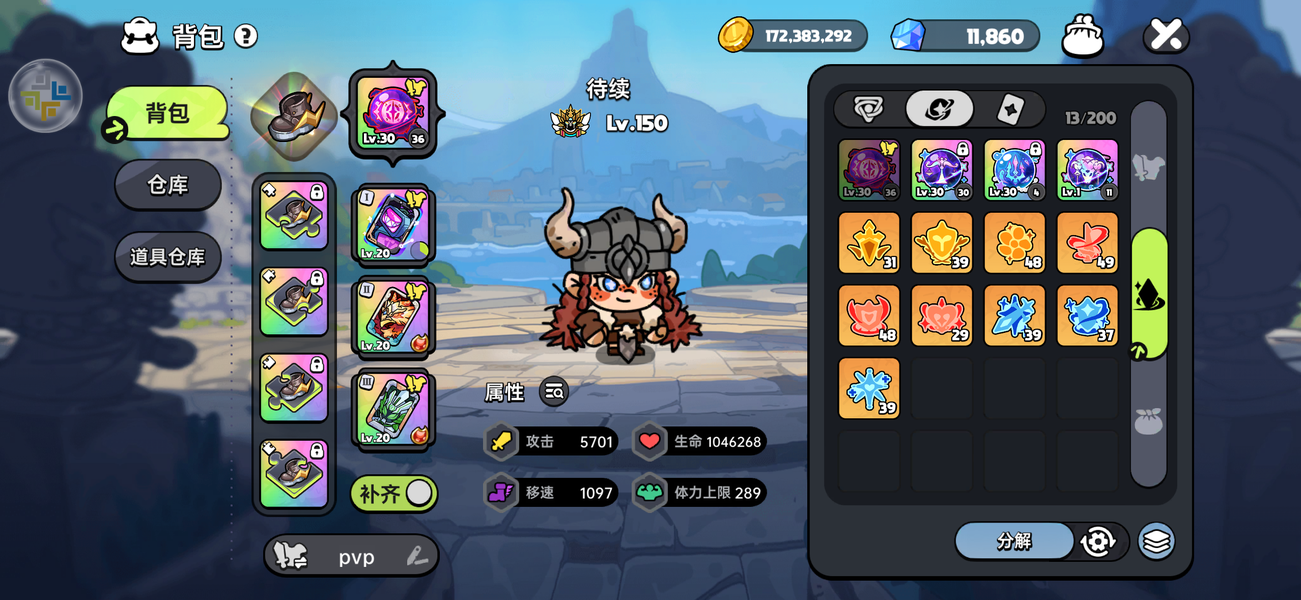Switch to the card inventory tab

pos(1011,109)
